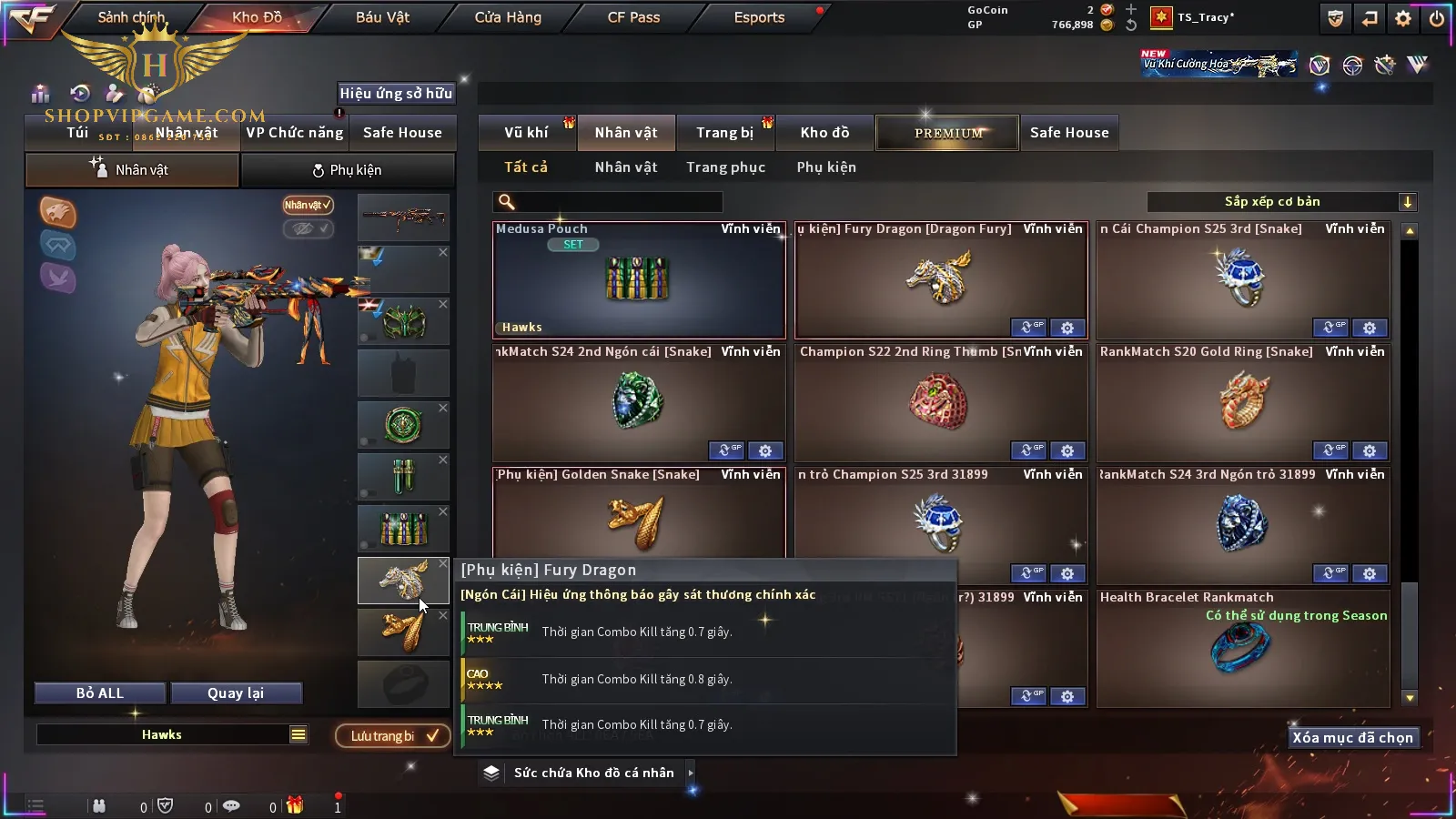Open the Cửa Hàng shop menu
1456x819 pixels.
pyautogui.click(x=508, y=17)
